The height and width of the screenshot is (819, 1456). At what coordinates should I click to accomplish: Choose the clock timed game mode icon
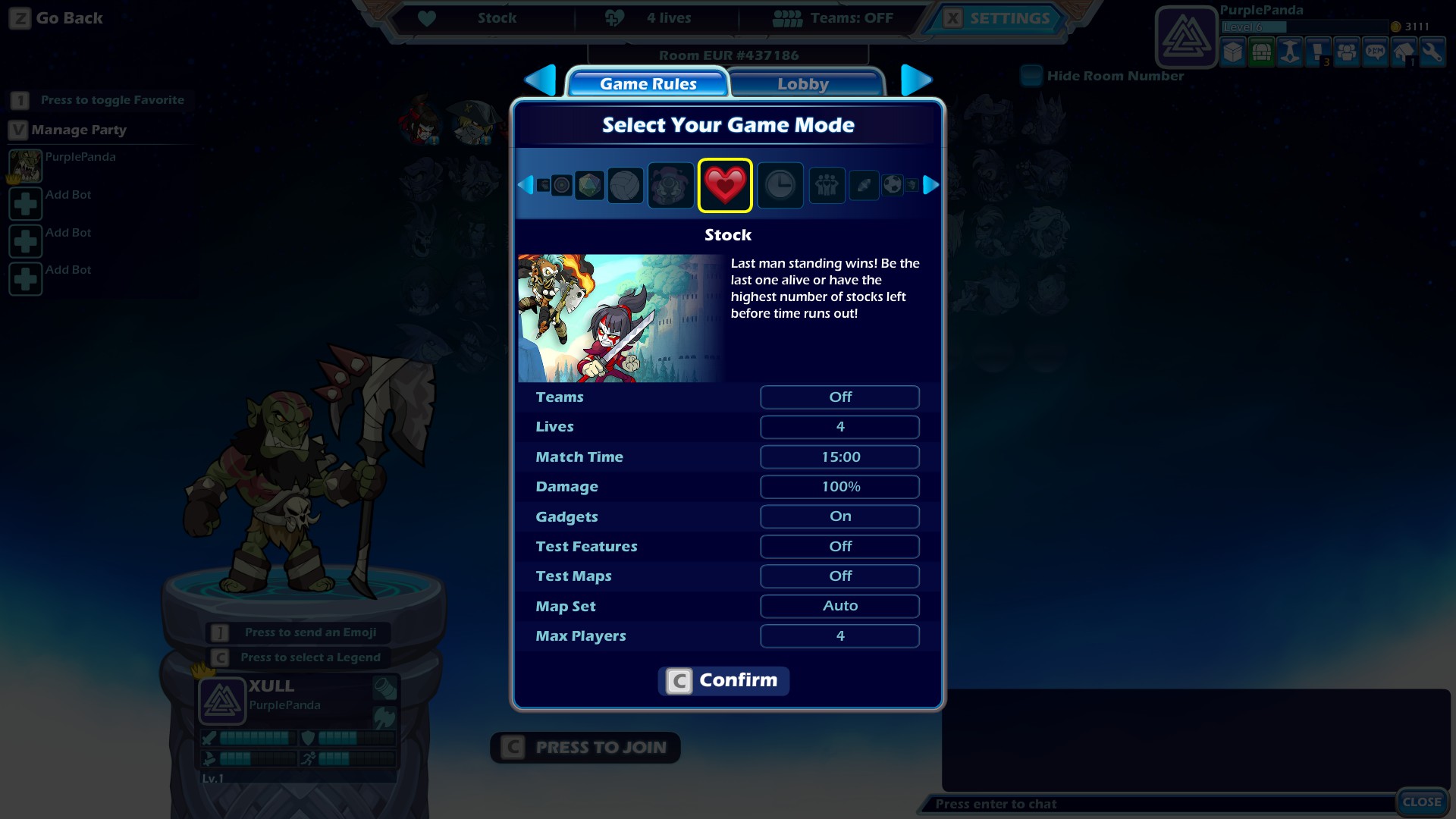coord(780,185)
